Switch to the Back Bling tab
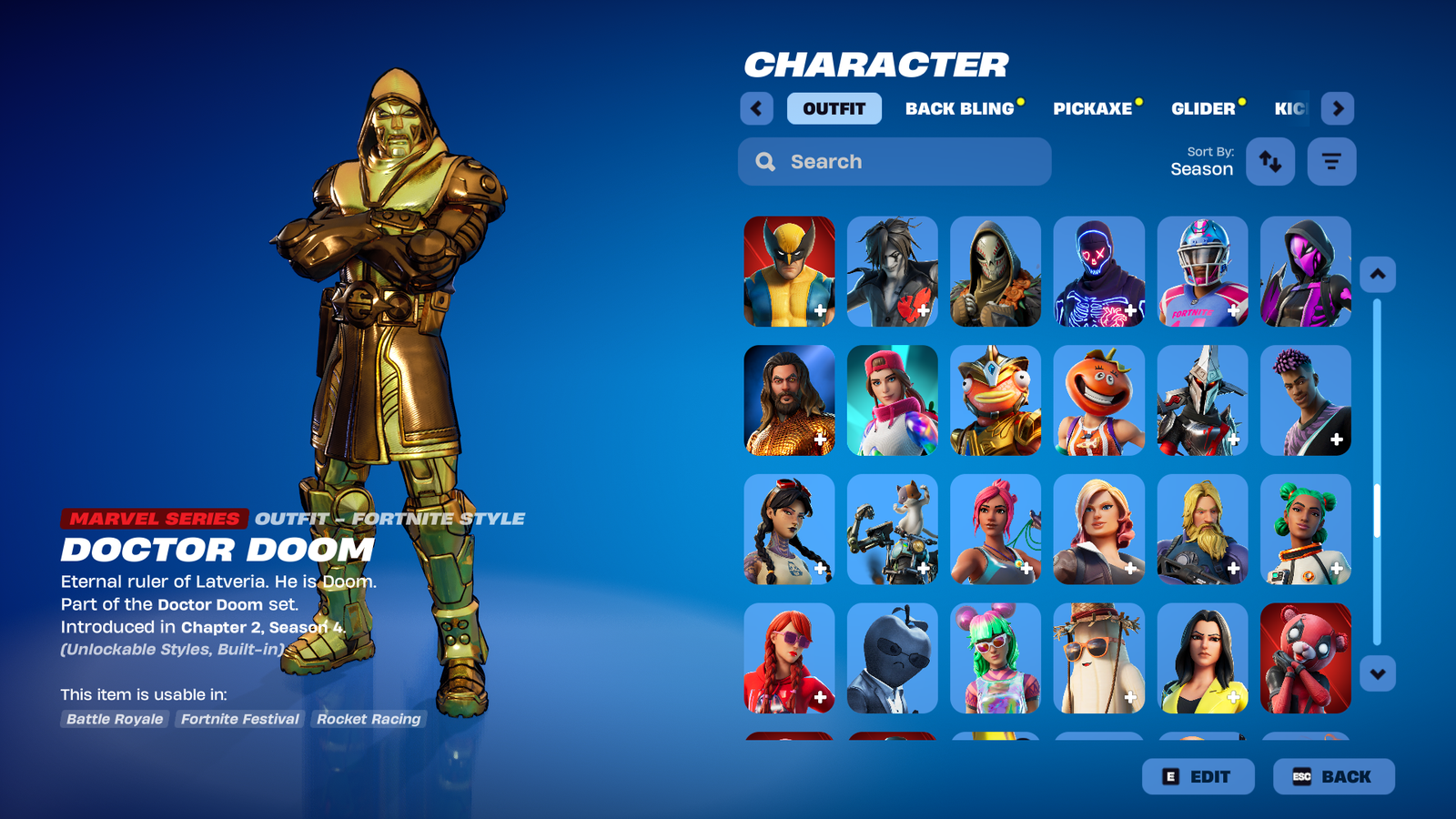 click(959, 108)
